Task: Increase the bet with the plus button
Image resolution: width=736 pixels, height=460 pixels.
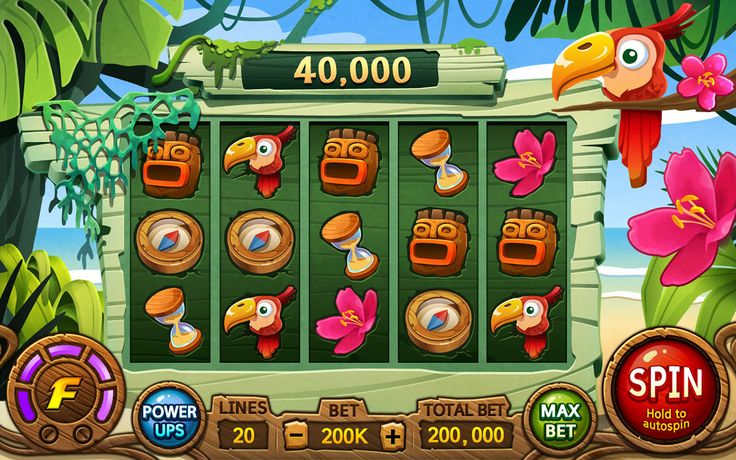Action: point(394,435)
